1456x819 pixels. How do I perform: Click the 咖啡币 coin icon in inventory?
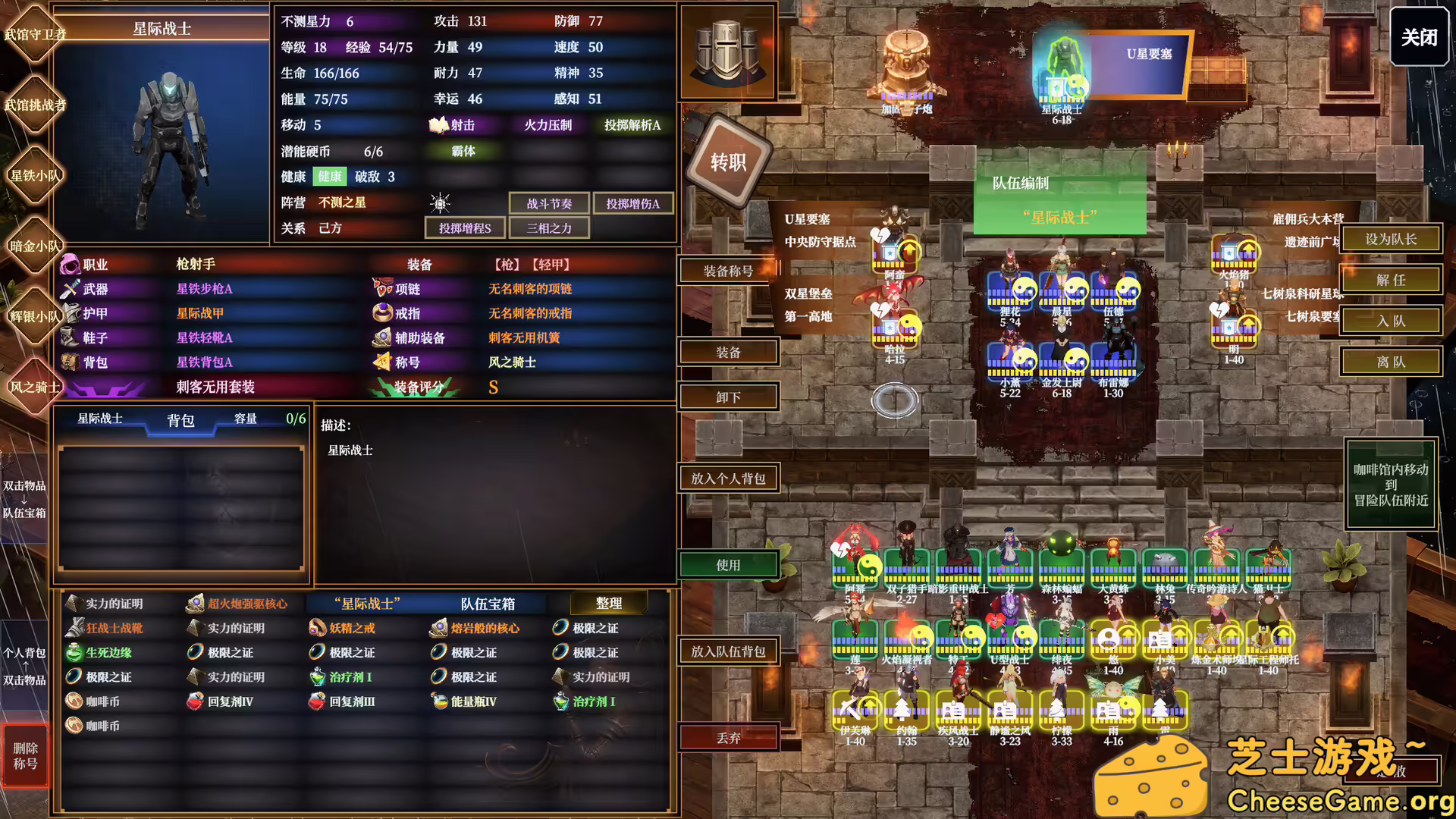point(74,701)
